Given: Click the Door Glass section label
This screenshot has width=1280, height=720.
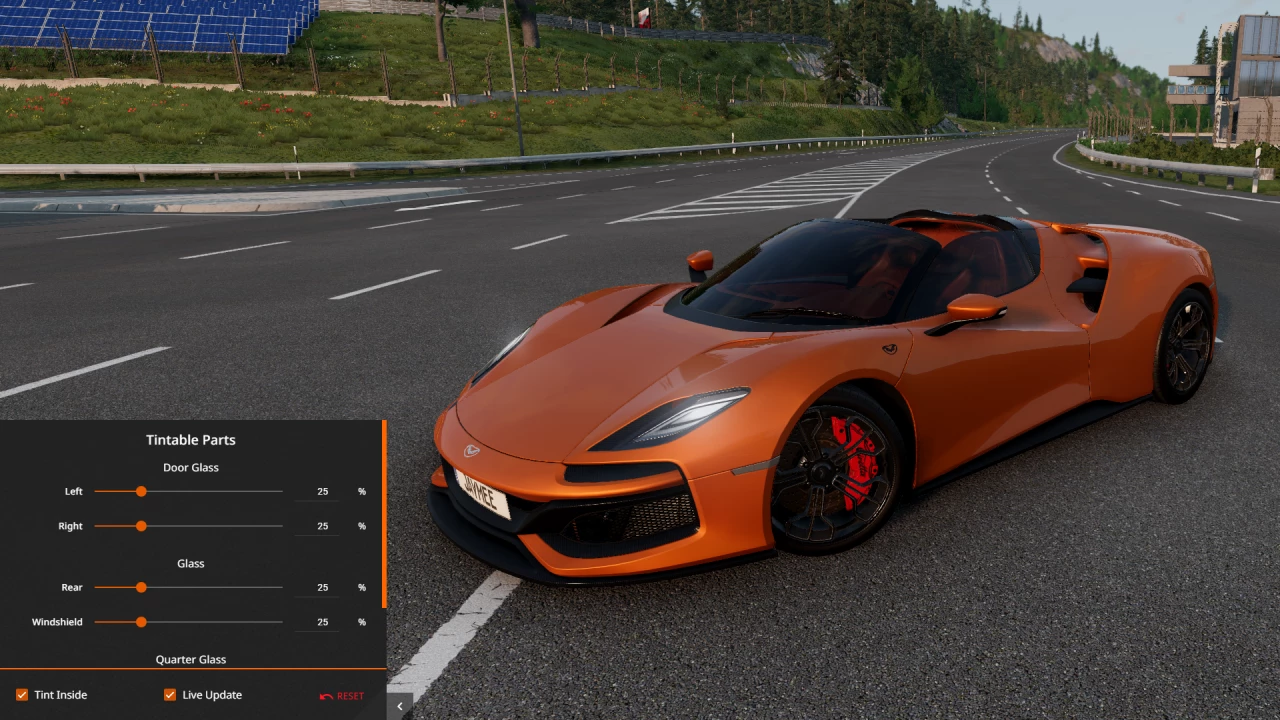Looking at the screenshot, I should (x=190, y=467).
